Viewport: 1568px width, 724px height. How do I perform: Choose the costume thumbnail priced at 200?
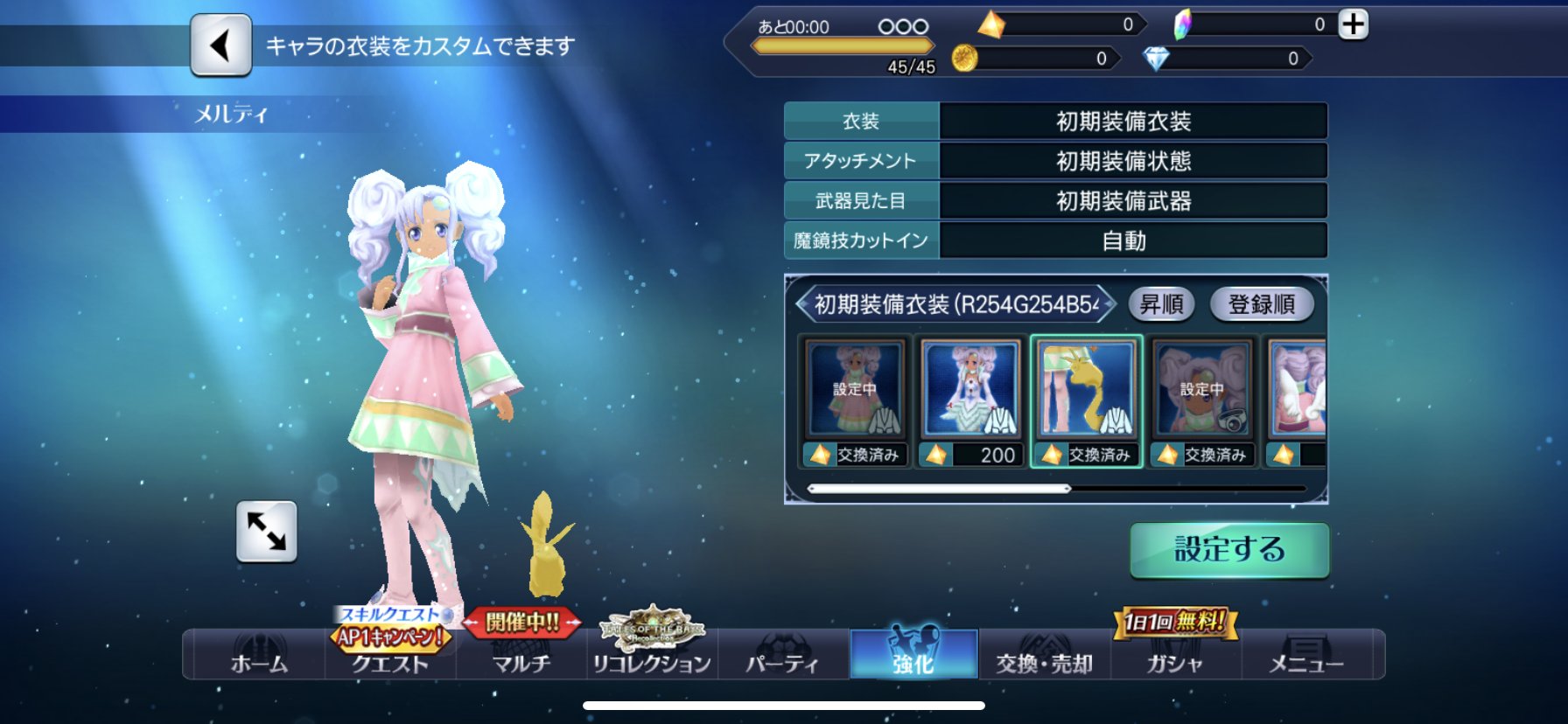[x=970, y=401]
